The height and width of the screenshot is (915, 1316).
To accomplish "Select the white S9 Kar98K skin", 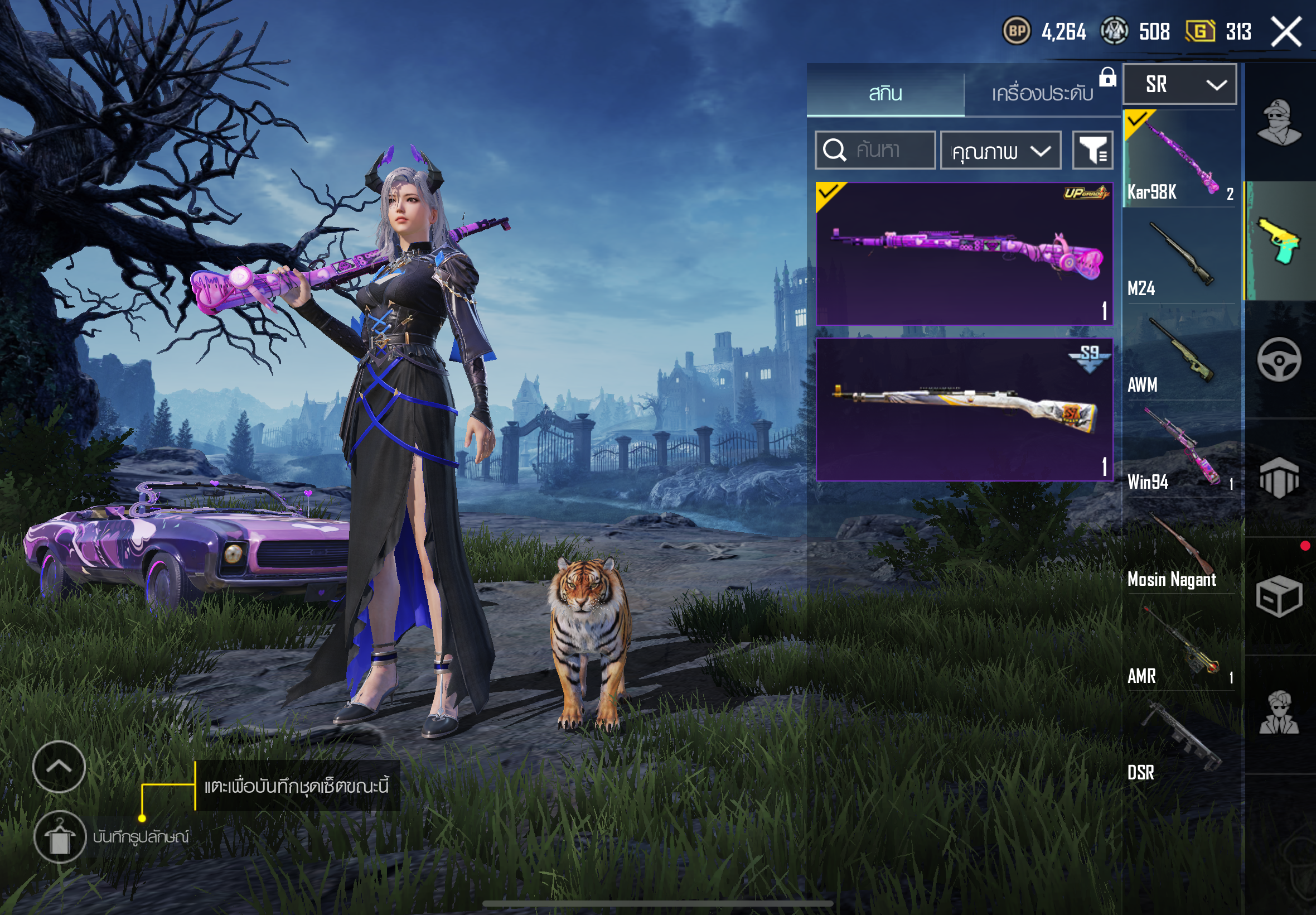I will 964,409.
